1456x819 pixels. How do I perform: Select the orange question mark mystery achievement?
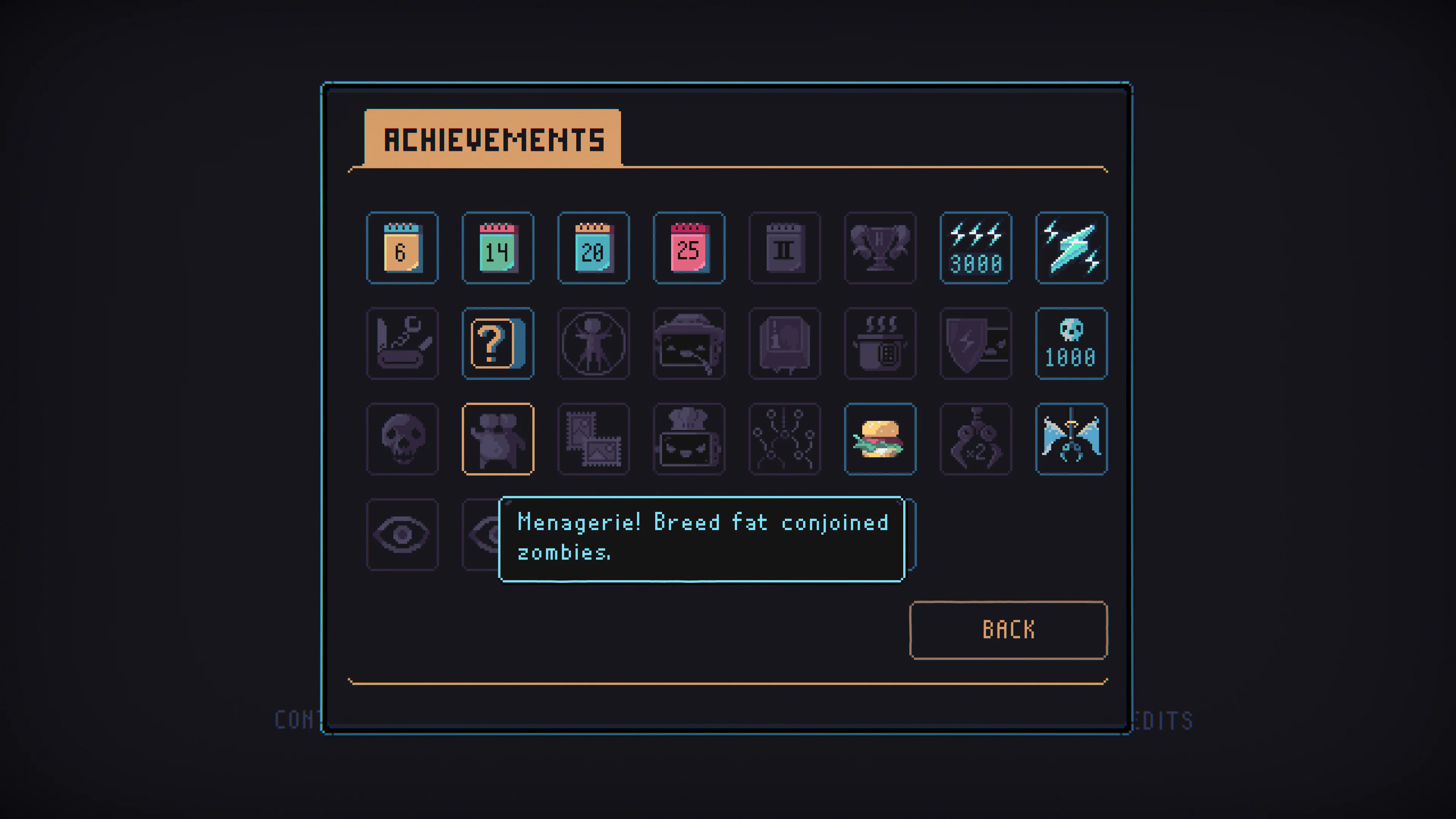[x=497, y=343]
